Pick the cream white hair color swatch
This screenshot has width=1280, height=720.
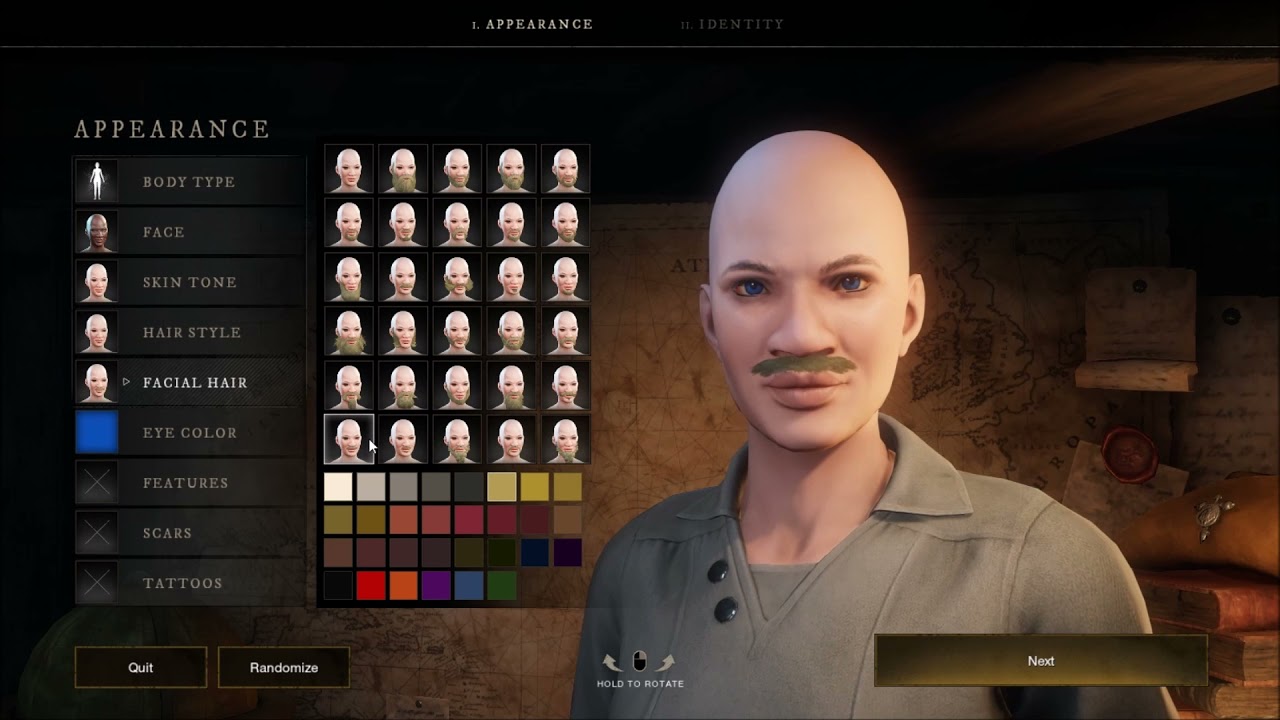tap(338, 487)
